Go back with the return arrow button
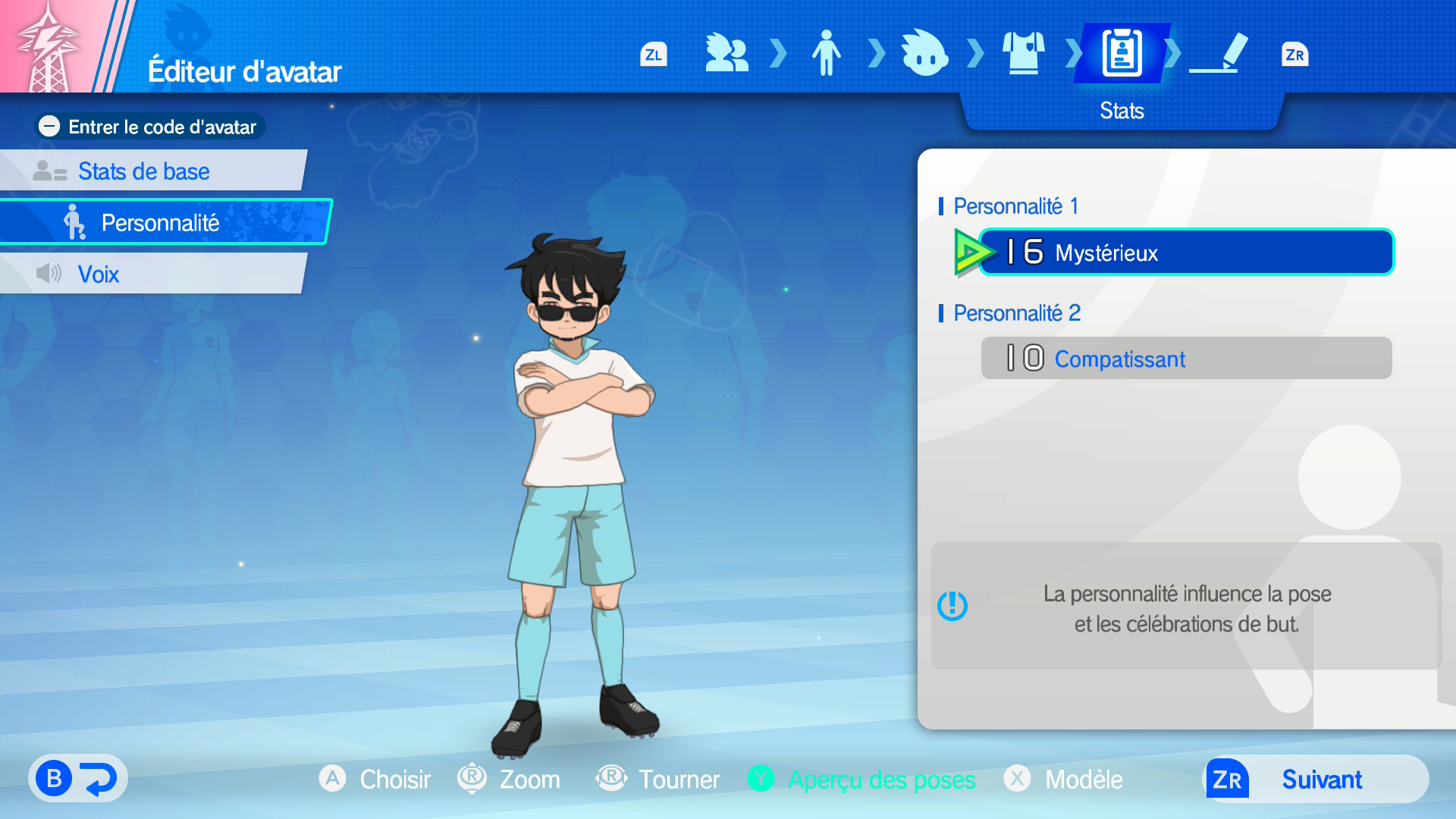1456x819 pixels. pyautogui.click(x=78, y=779)
